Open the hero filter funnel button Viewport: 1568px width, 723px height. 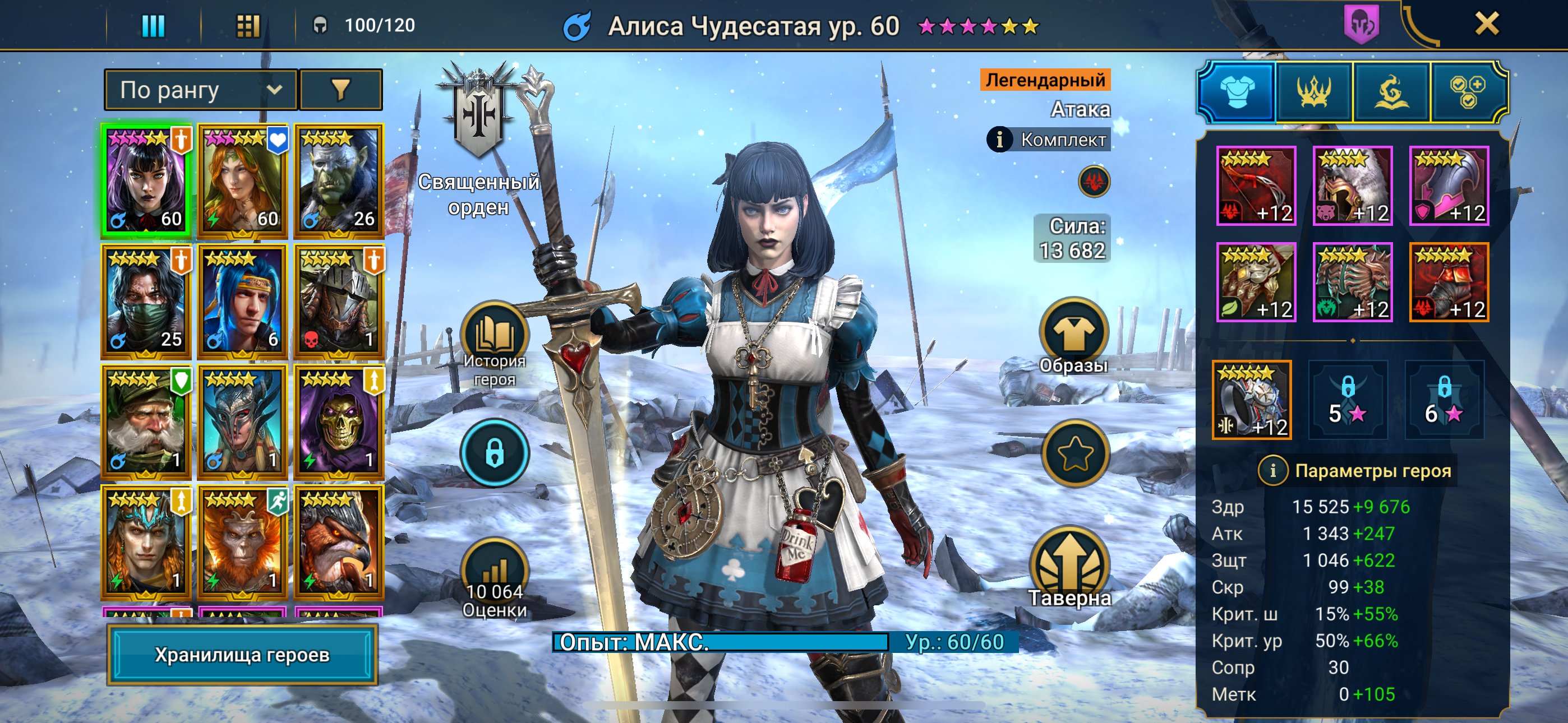tap(341, 90)
